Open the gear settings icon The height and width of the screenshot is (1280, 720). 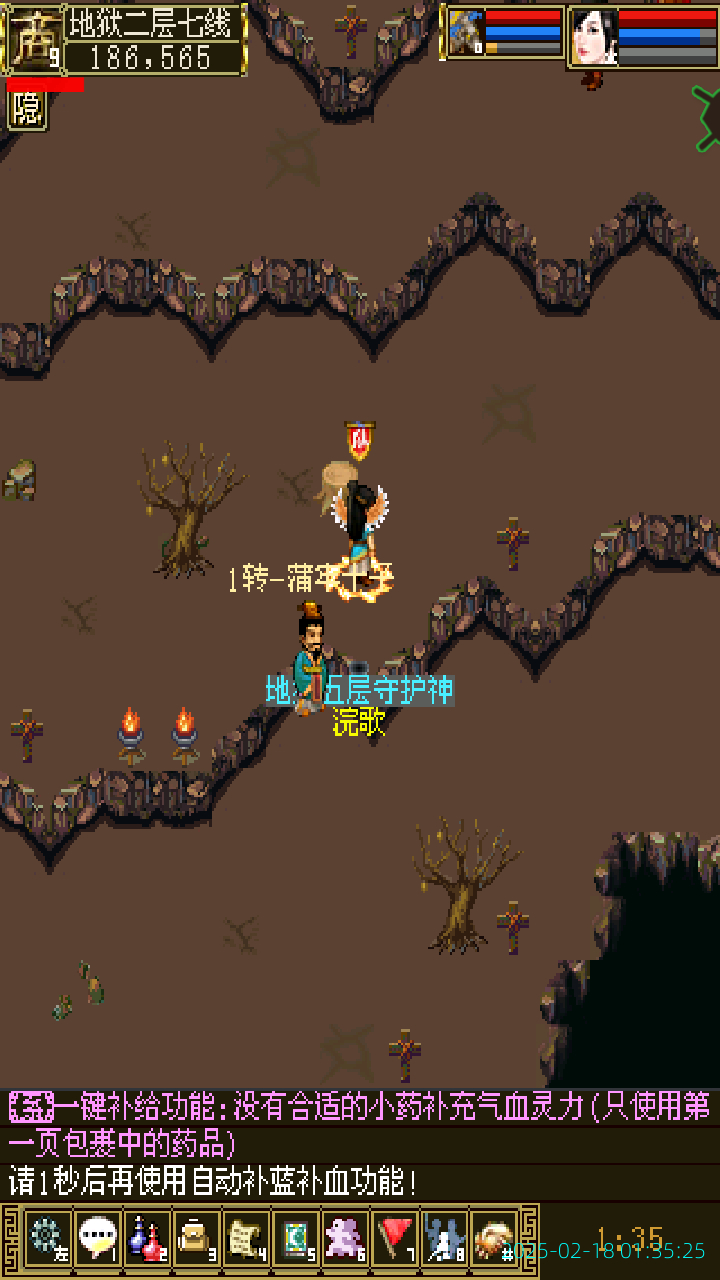coord(47,1240)
